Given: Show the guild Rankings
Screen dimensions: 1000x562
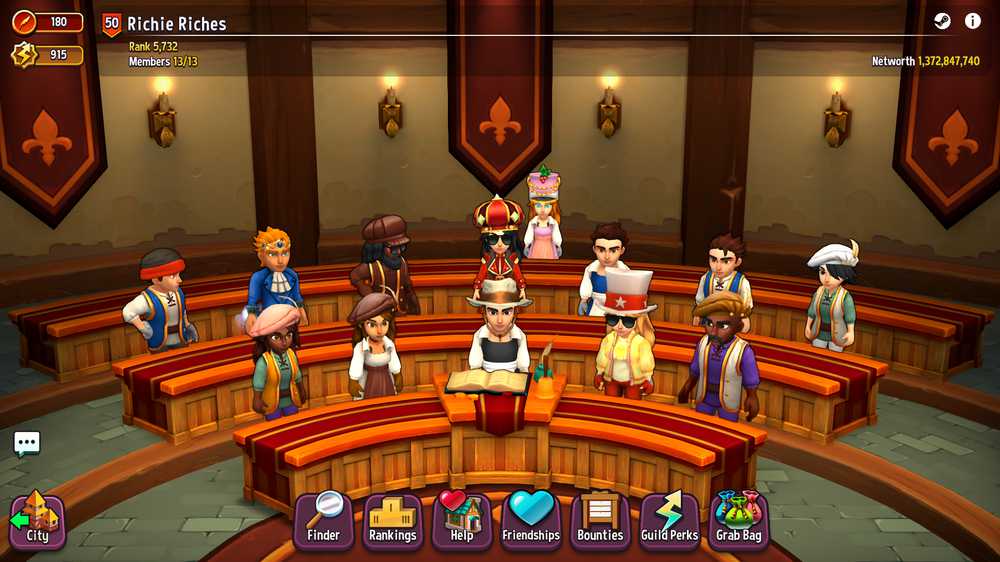Looking at the screenshot, I should (392, 520).
